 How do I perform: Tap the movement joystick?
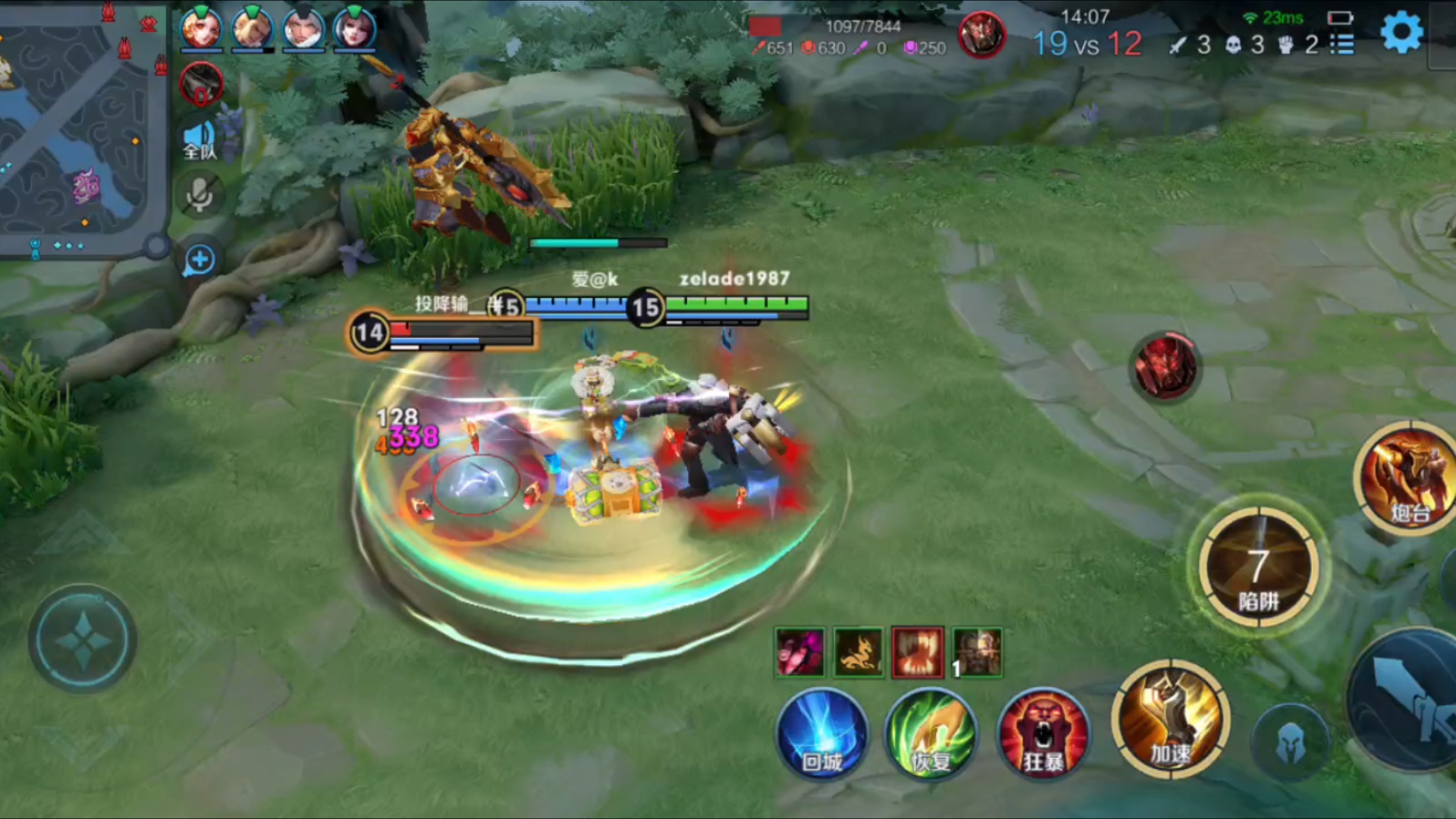[83, 639]
